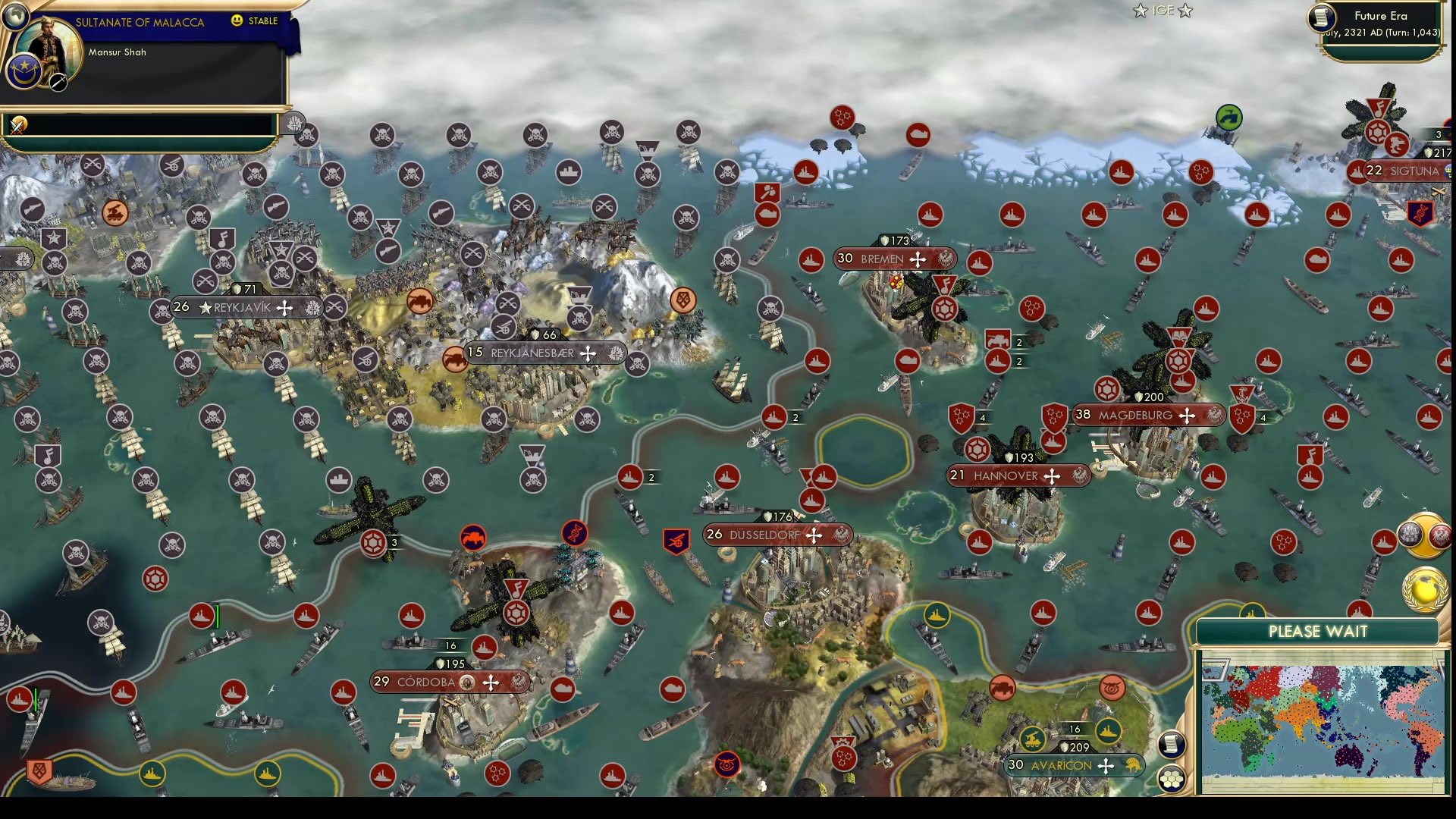
Task: Click the STABLE happiness smiley indicator
Action: [x=237, y=20]
